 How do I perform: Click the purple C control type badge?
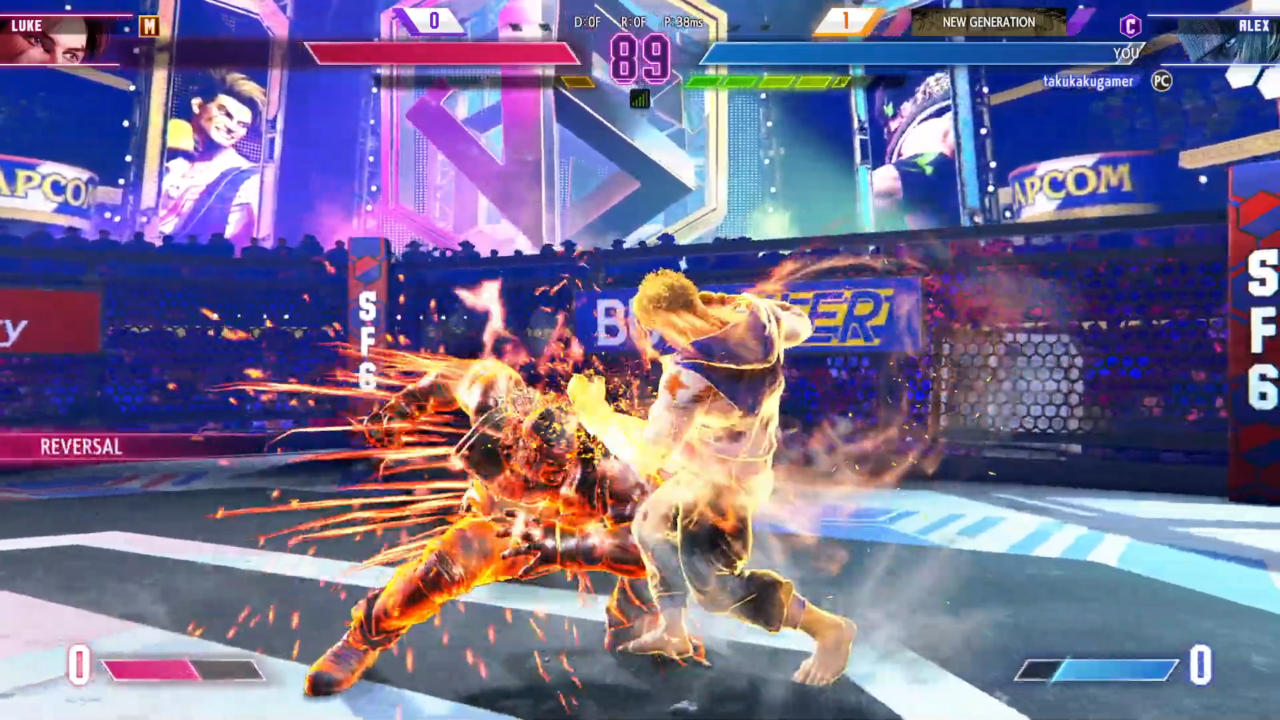[x=1130, y=26]
